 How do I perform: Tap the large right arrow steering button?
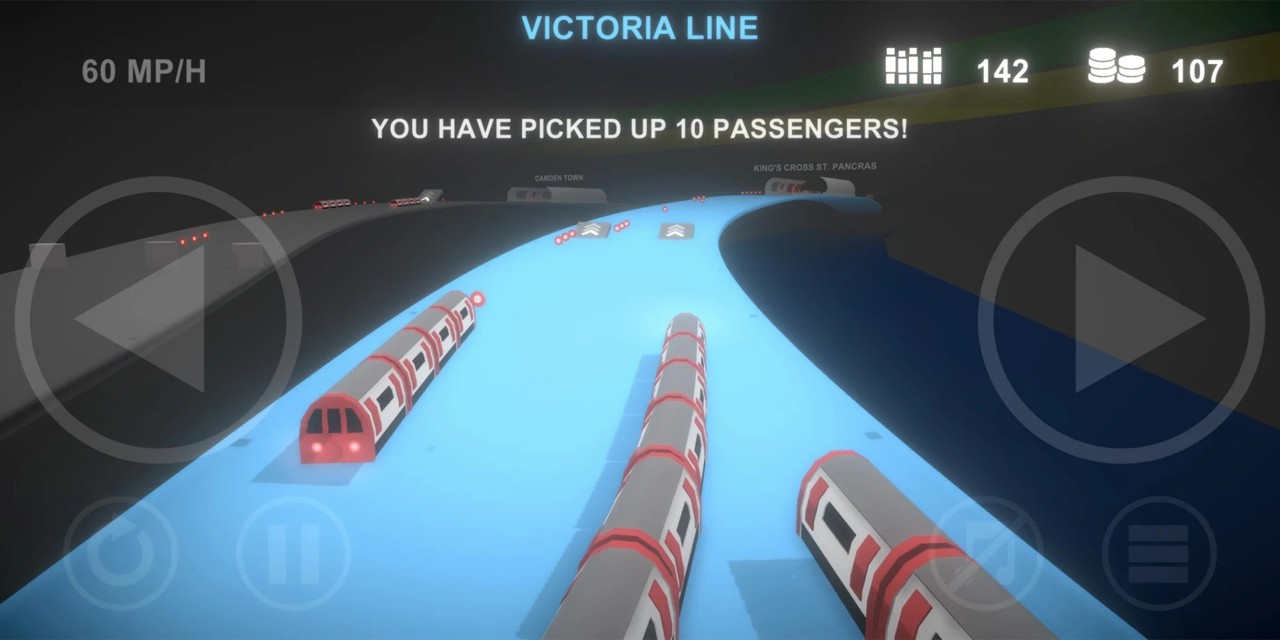click(x=1121, y=320)
